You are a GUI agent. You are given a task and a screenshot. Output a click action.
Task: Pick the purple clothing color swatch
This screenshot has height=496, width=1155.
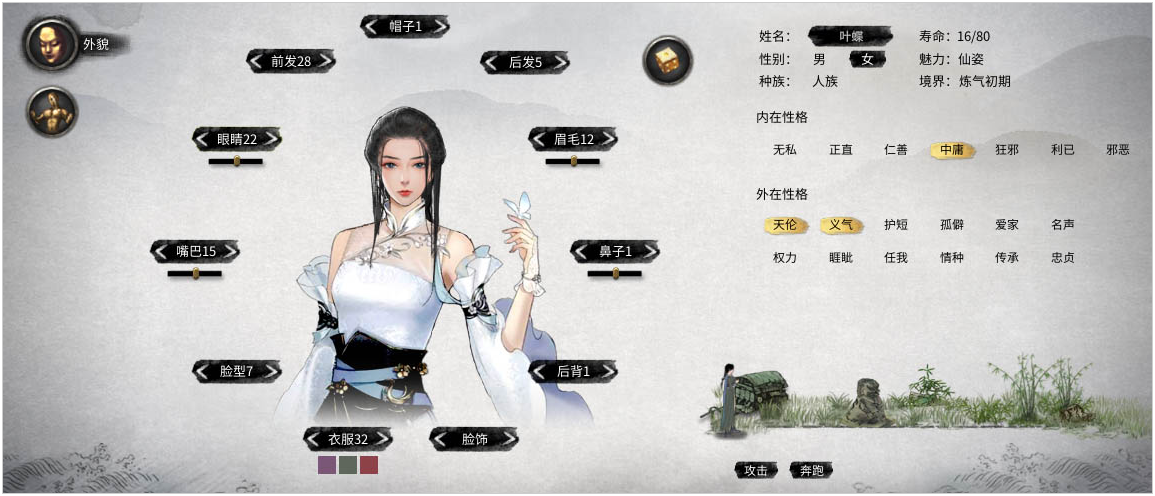(x=327, y=465)
